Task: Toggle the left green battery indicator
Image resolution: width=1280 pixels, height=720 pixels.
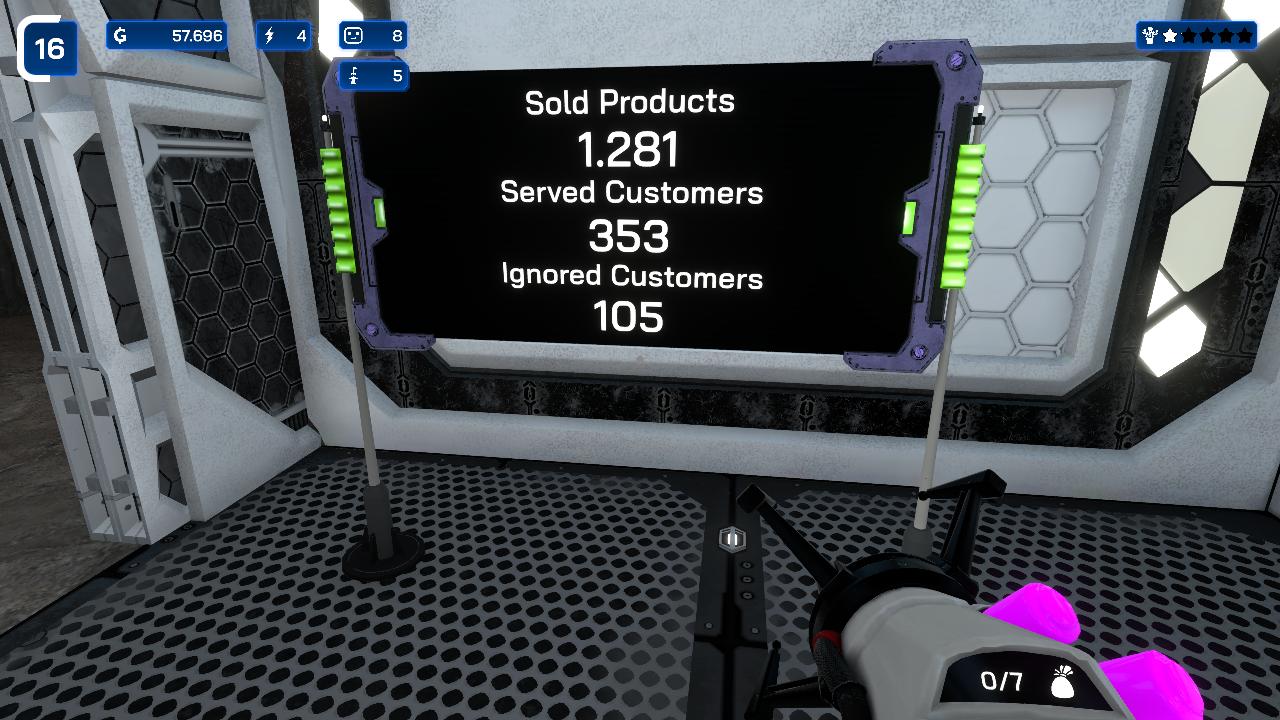Action: tap(341, 210)
